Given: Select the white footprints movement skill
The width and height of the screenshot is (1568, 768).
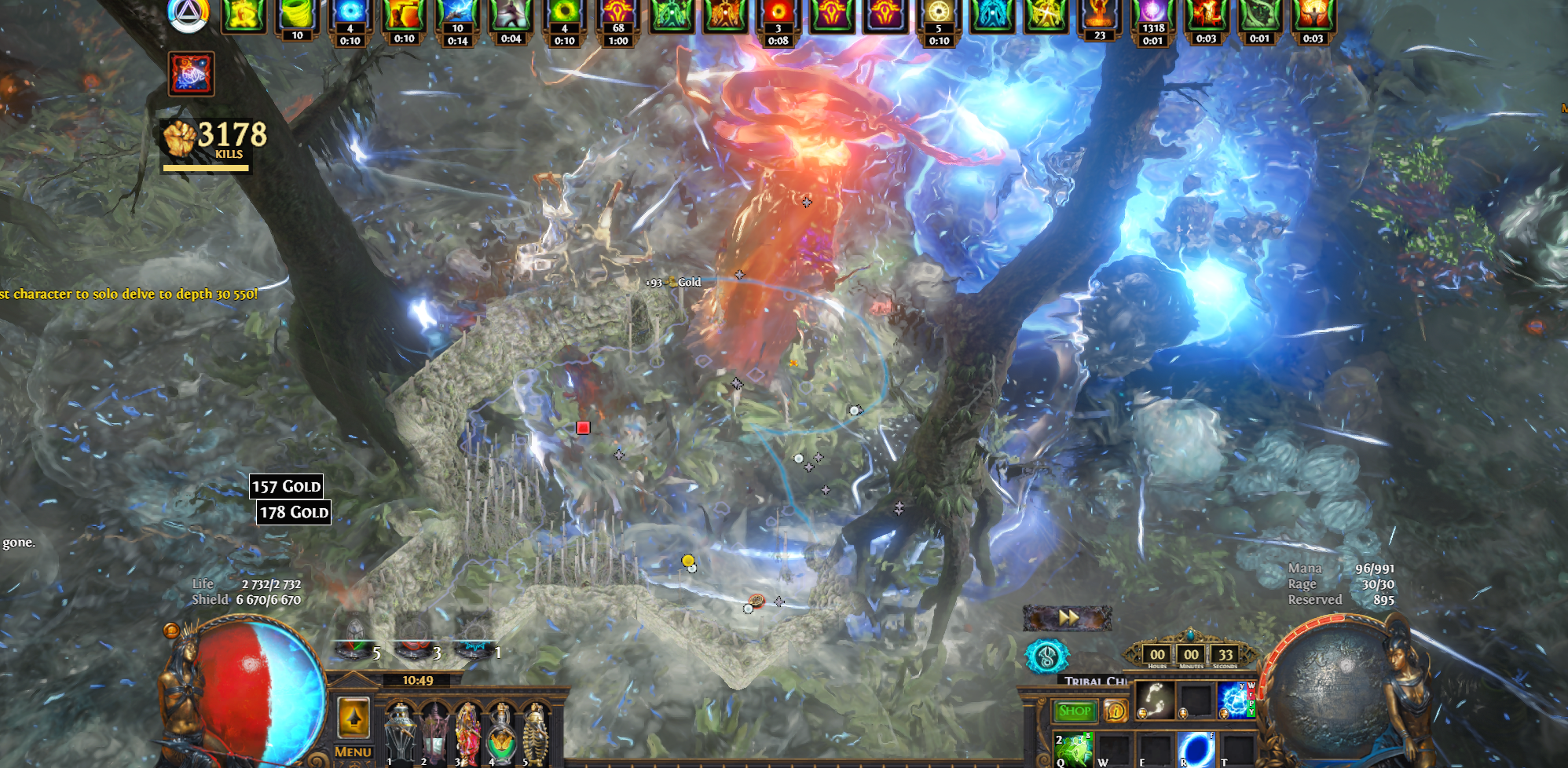Looking at the screenshot, I should pyautogui.click(x=1155, y=699).
